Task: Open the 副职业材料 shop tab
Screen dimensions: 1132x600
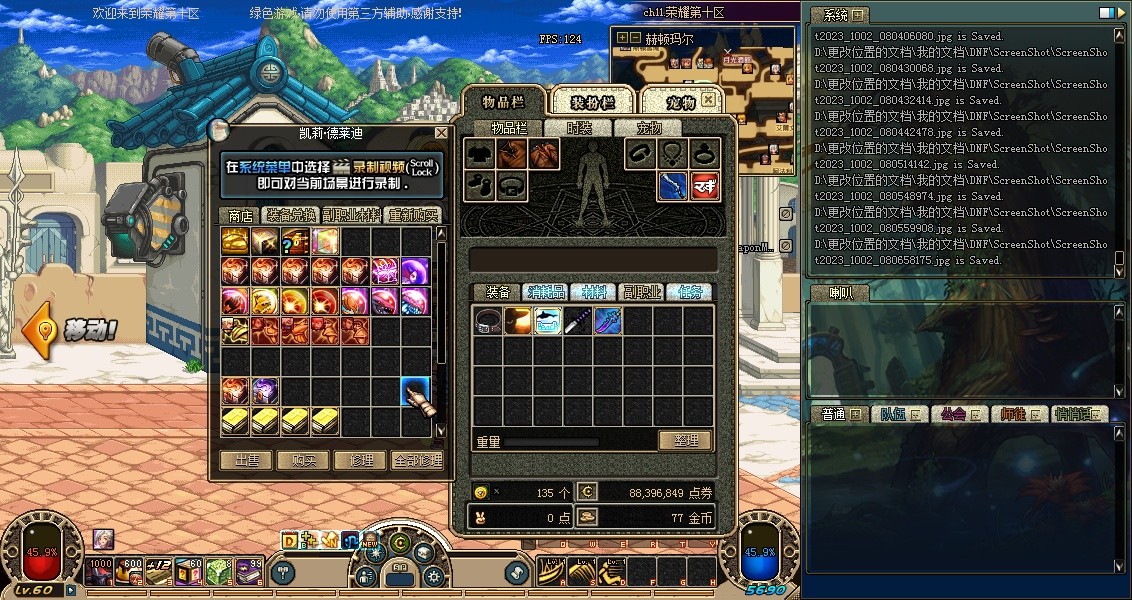Action: pos(351,215)
